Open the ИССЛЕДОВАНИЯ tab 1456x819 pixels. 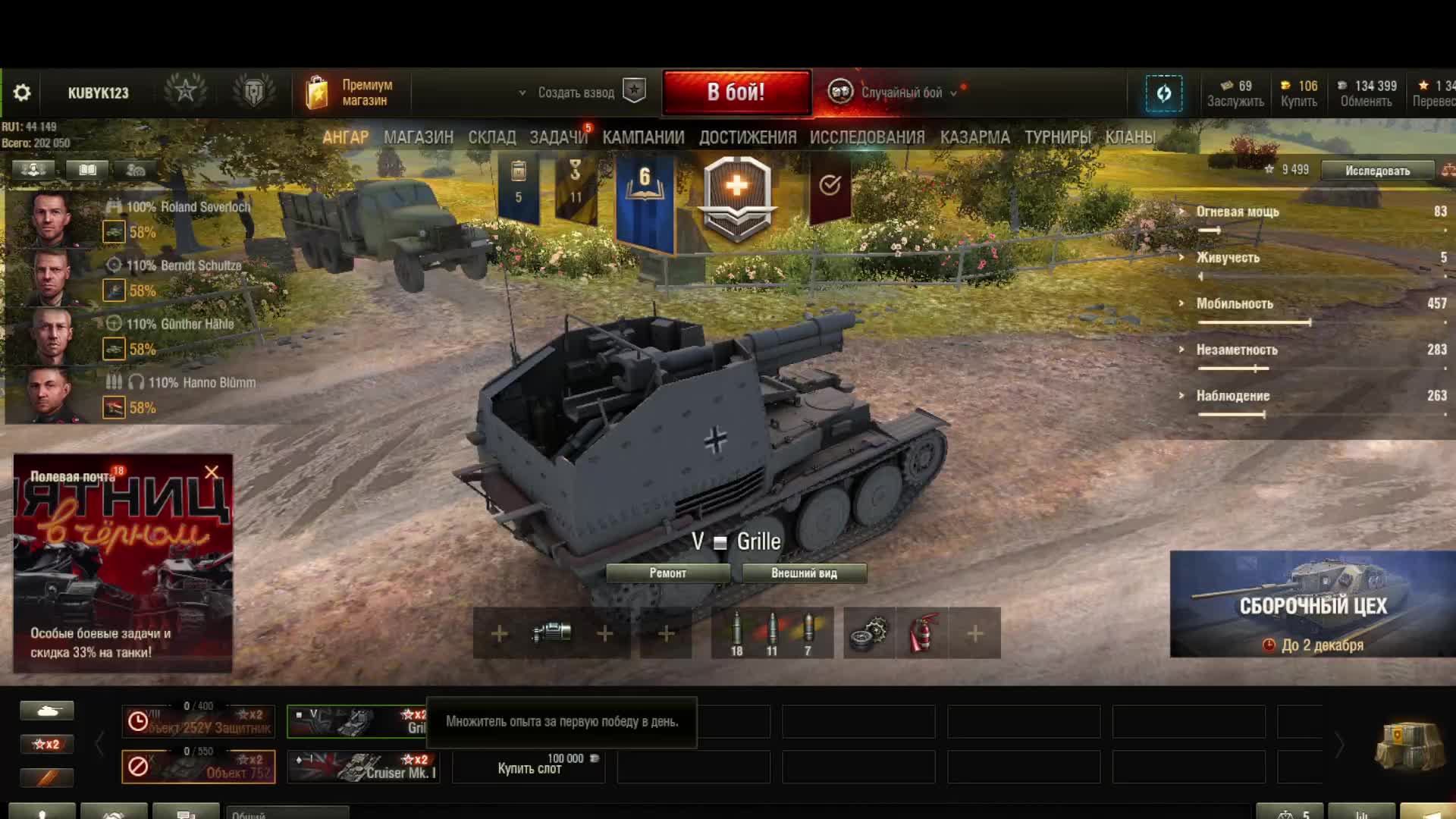click(x=867, y=137)
